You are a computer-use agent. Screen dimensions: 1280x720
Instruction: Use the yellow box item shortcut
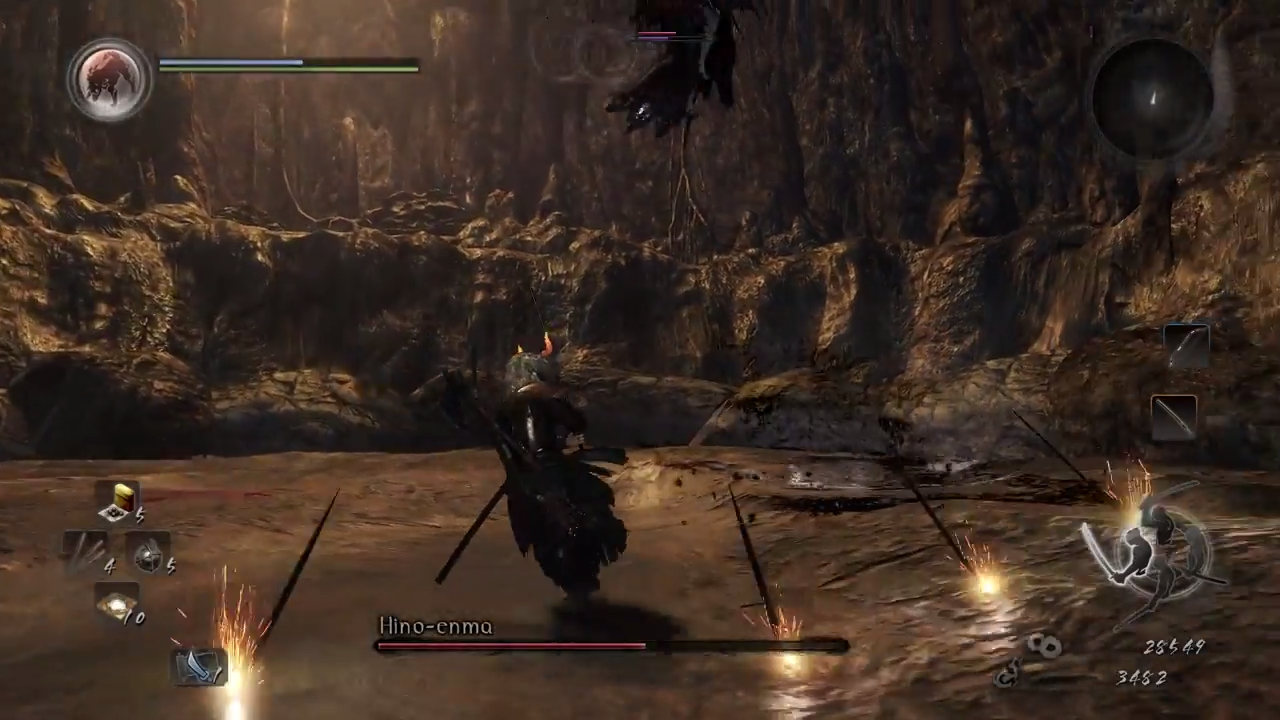(x=121, y=500)
